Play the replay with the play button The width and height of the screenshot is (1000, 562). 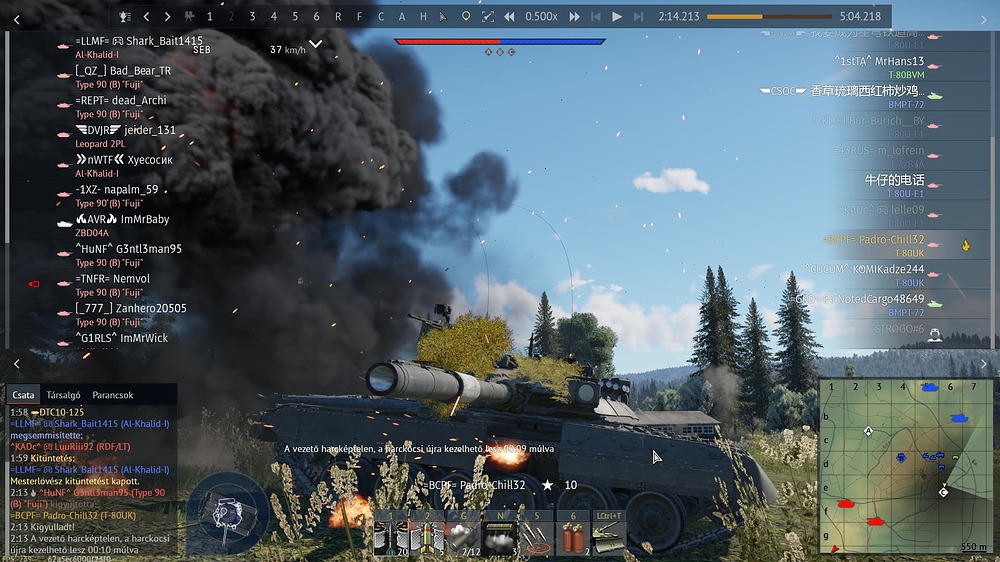coord(617,16)
